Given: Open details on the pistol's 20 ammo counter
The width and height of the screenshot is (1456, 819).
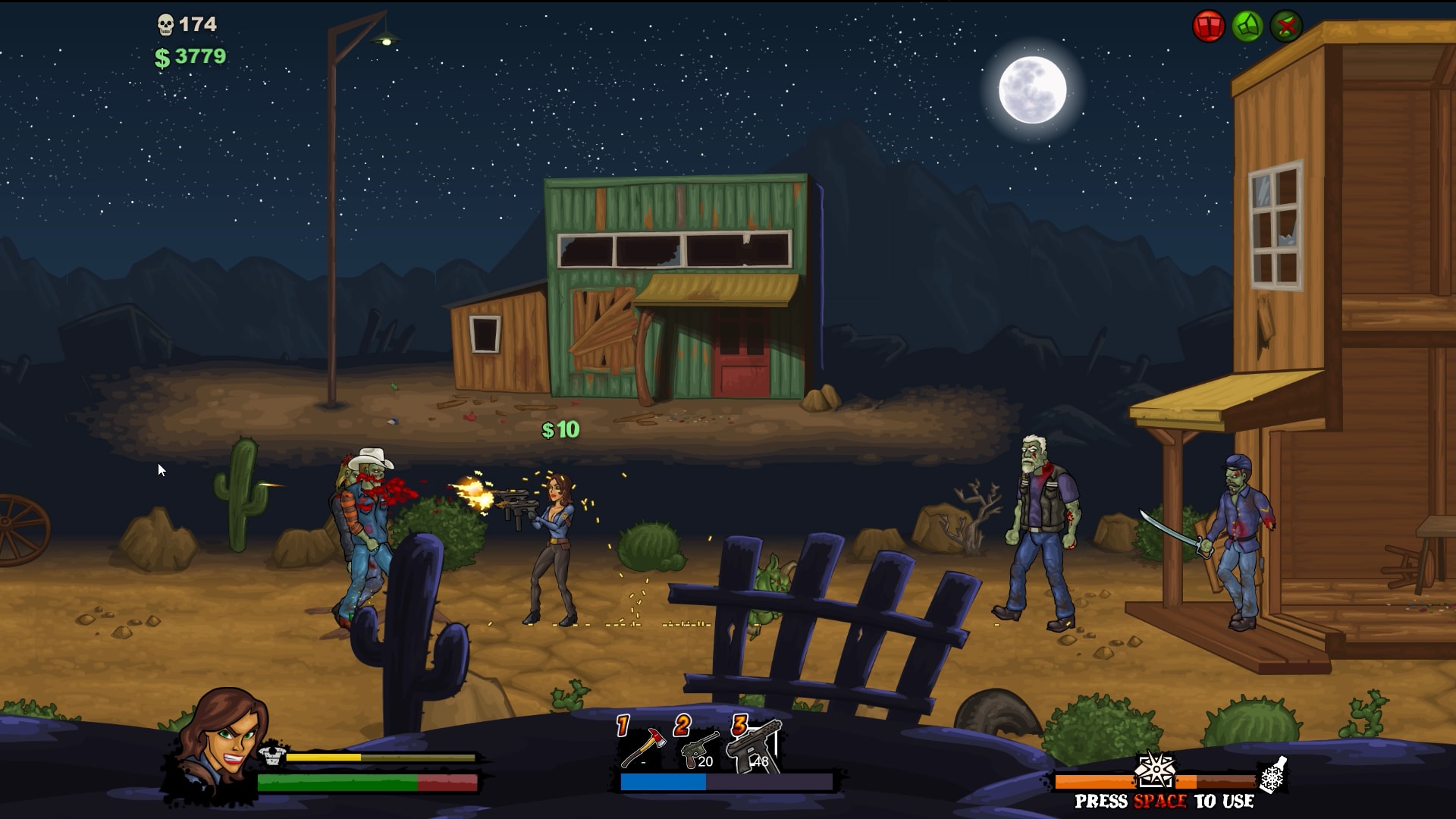Looking at the screenshot, I should click(705, 762).
